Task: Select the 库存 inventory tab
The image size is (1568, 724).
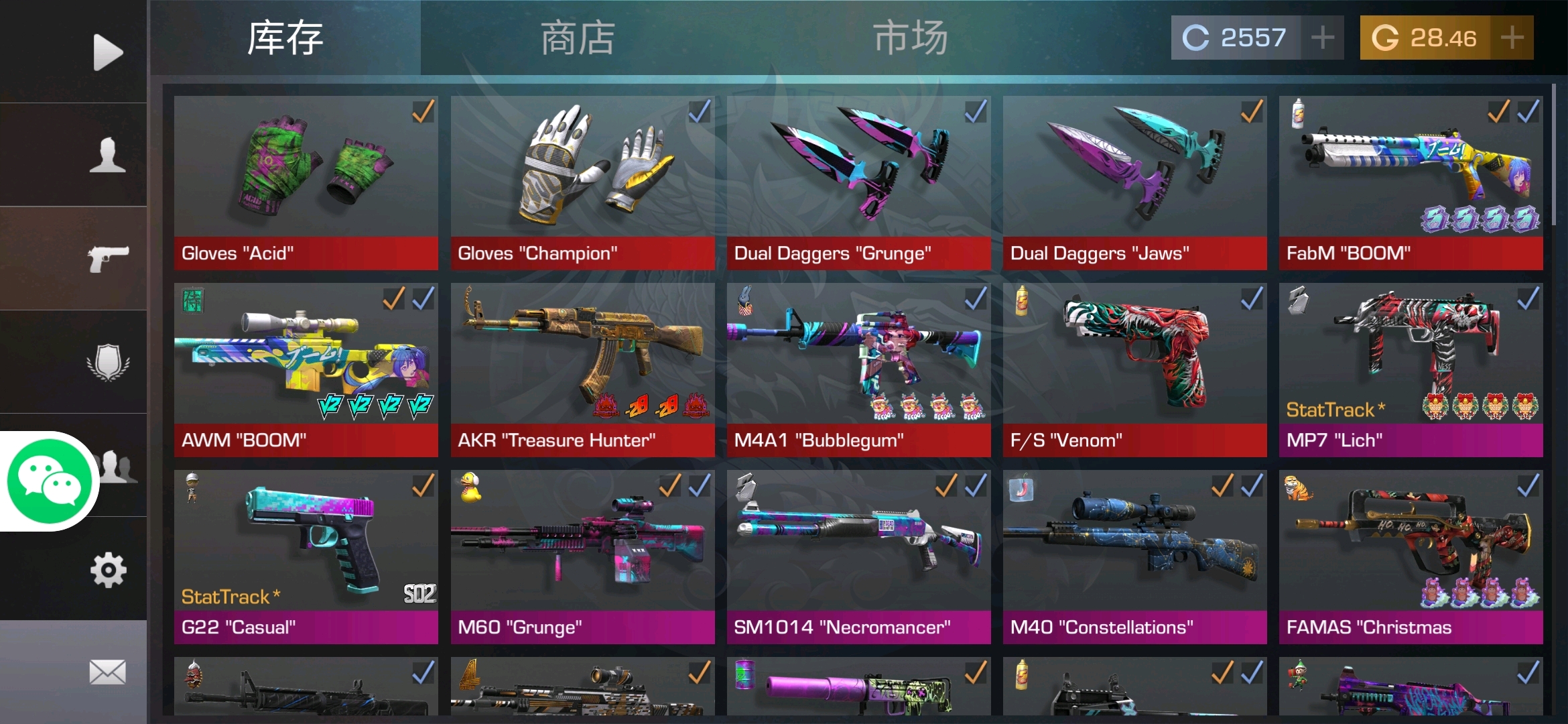Action: pos(285,38)
